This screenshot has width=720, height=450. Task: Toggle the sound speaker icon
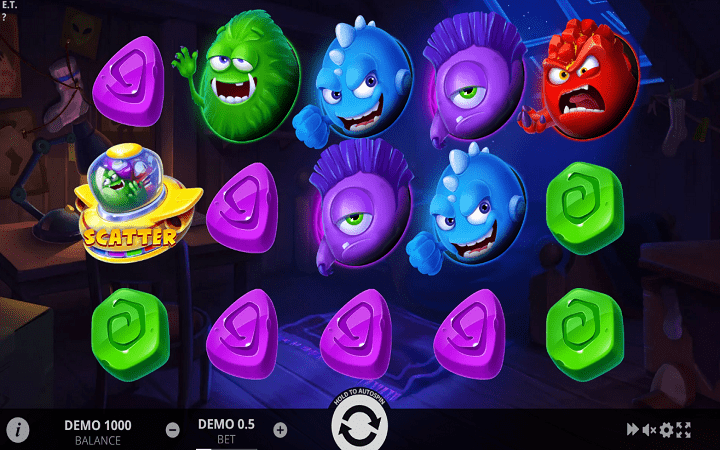click(x=649, y=430)
